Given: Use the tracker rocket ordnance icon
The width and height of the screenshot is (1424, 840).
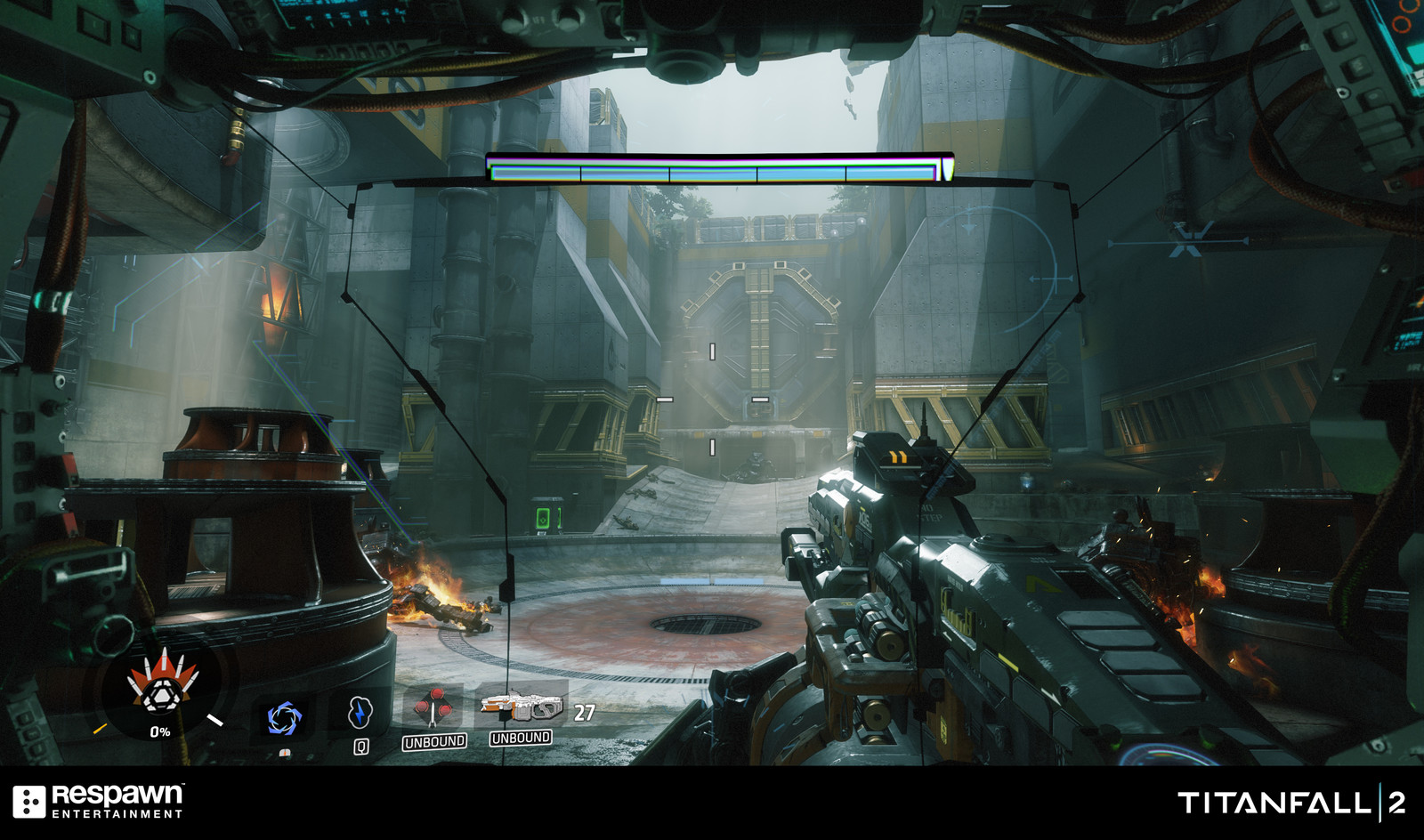Looking at the screenshot, I should 433,708.
